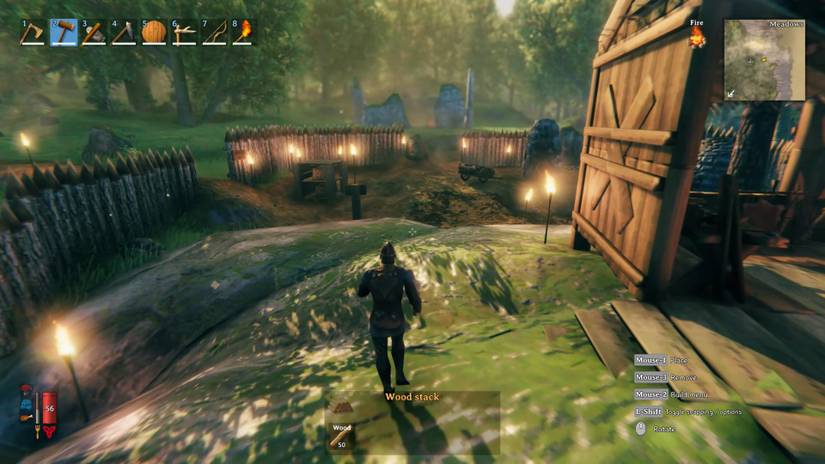
Task: Open the Meadows minimap
Action: 764,59
